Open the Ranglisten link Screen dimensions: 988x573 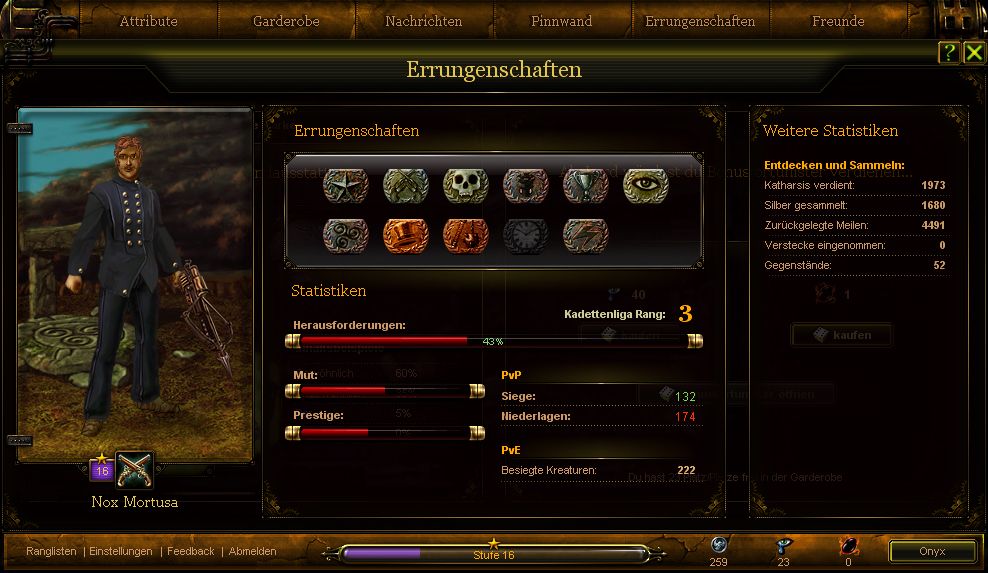tap(51, 551)
